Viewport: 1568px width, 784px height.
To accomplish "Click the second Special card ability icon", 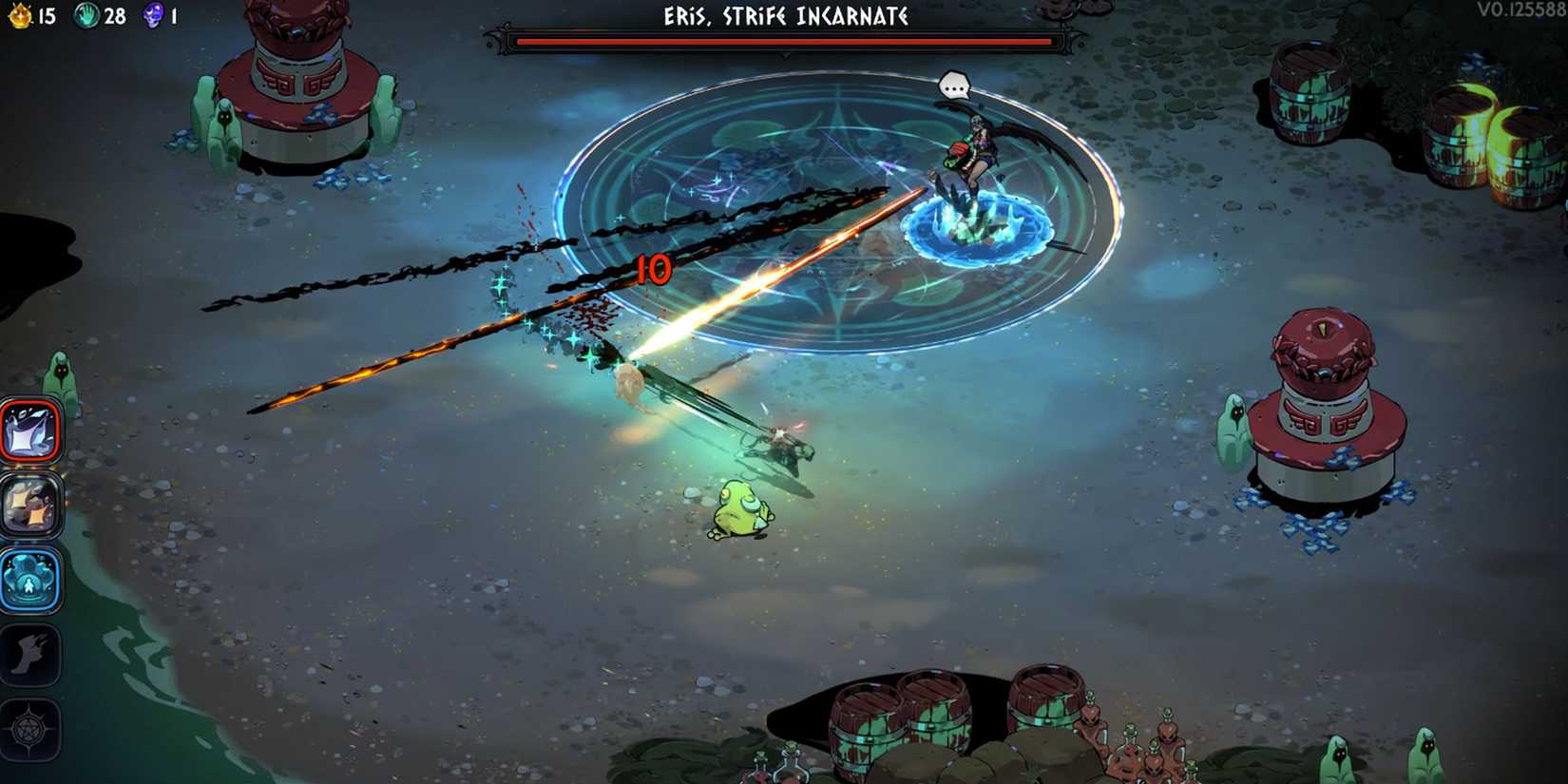I will (30, 507).
